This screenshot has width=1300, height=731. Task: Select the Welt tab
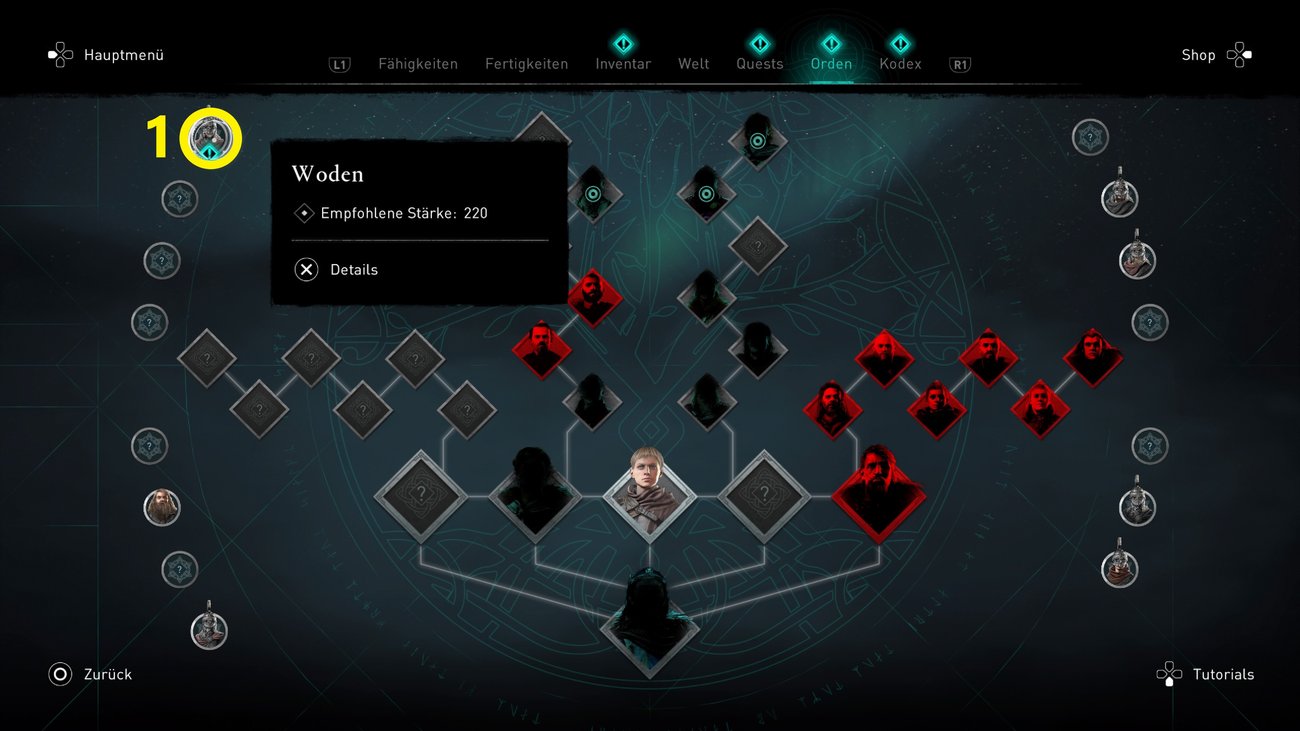(693, 64)
